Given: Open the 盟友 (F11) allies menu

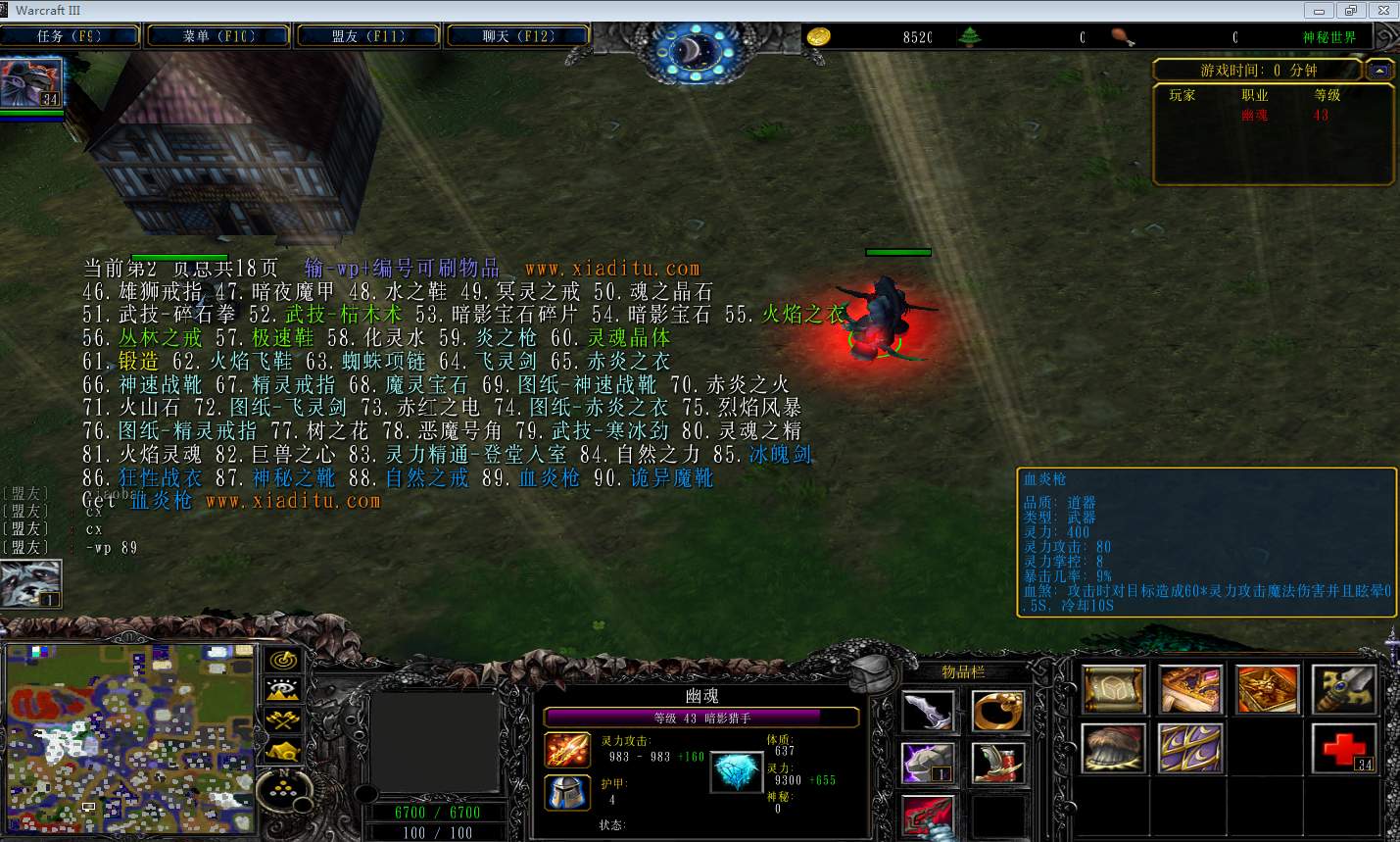Looking at the screenshot, I should click(x=367, y=36).
